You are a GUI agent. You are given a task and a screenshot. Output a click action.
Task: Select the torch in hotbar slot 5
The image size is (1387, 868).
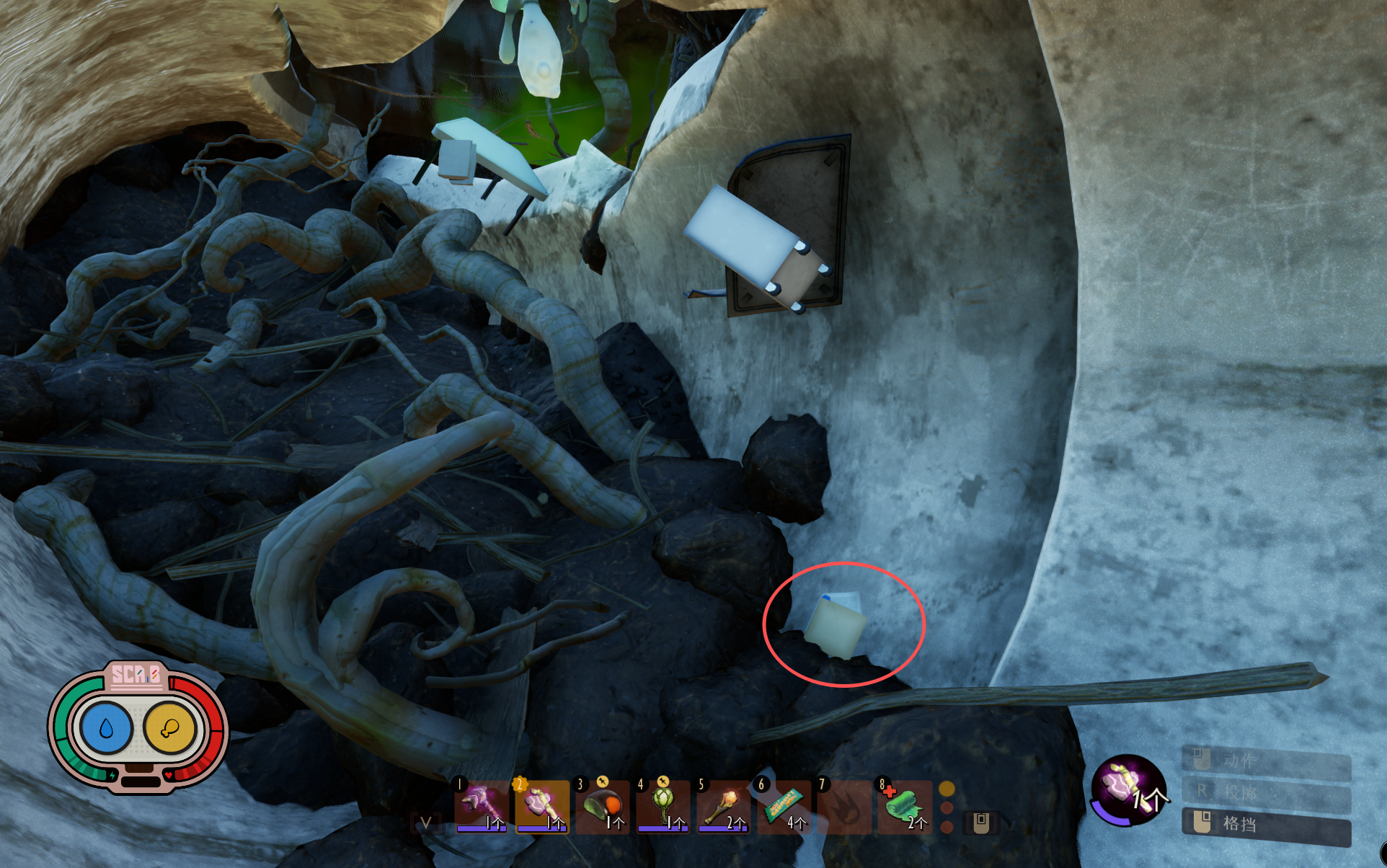[723, 806]
